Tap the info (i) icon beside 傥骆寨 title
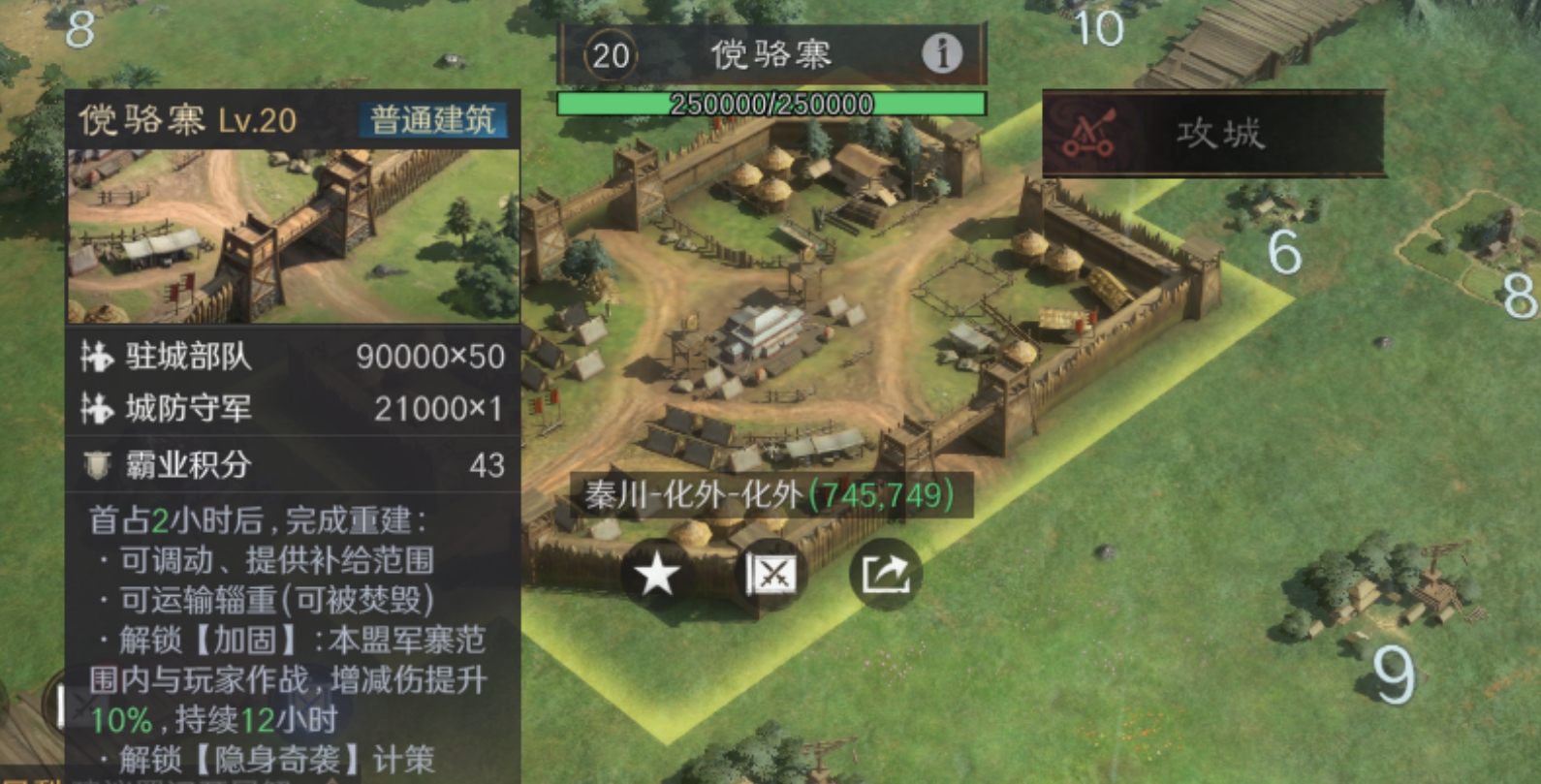The image size is (1541, 784). (939, 55)
